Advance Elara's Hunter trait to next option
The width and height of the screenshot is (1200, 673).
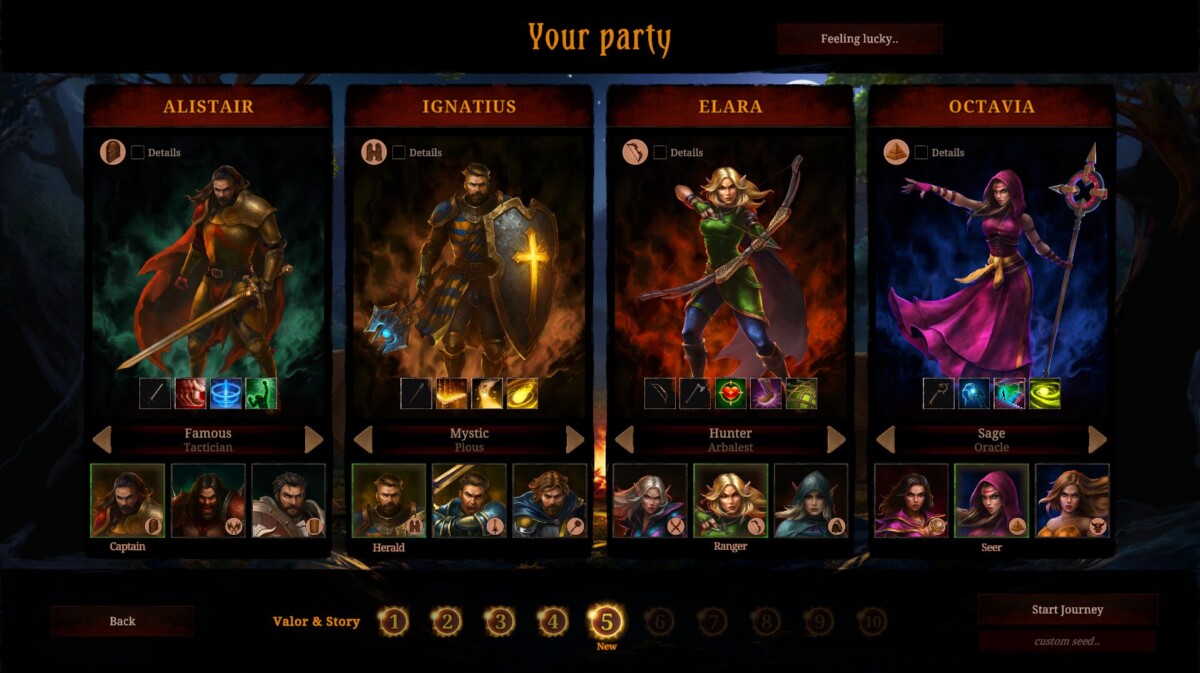(x=836, y=440)
